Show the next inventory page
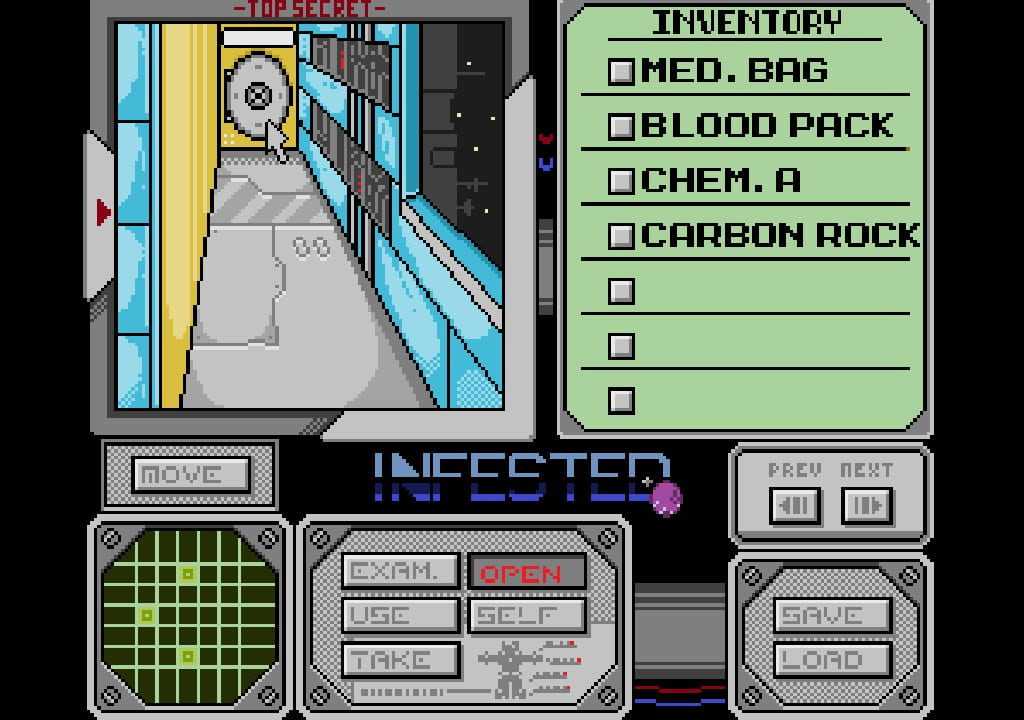 tap(866, 506)
